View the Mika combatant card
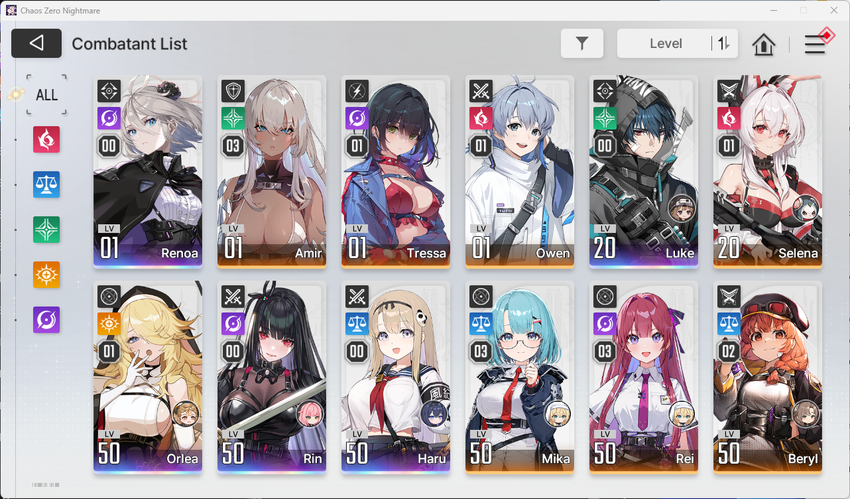The height and width of the screenshot is (499, 850). (x=519, y=377)
